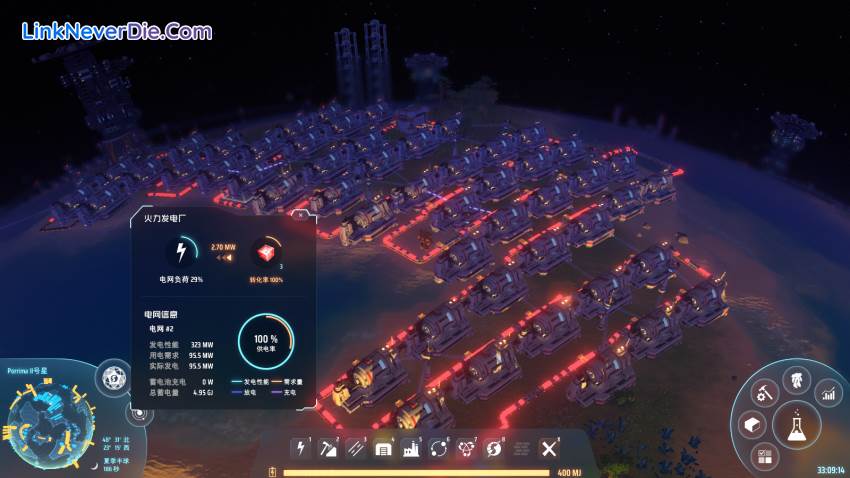Open the factory production build category

pos(410,448)
